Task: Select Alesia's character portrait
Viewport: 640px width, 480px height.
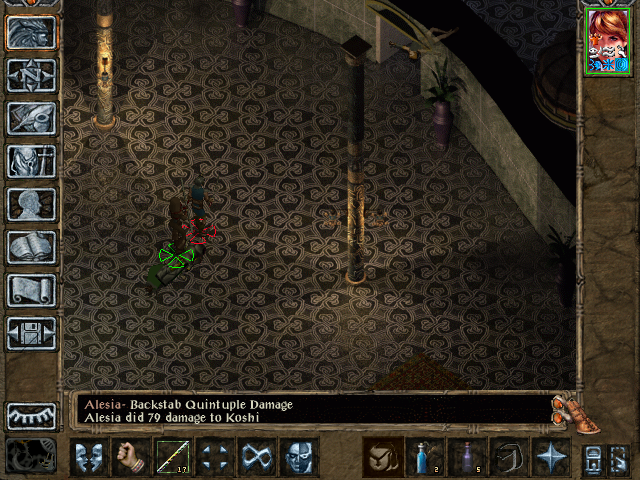Action: [x=607, y=39]
